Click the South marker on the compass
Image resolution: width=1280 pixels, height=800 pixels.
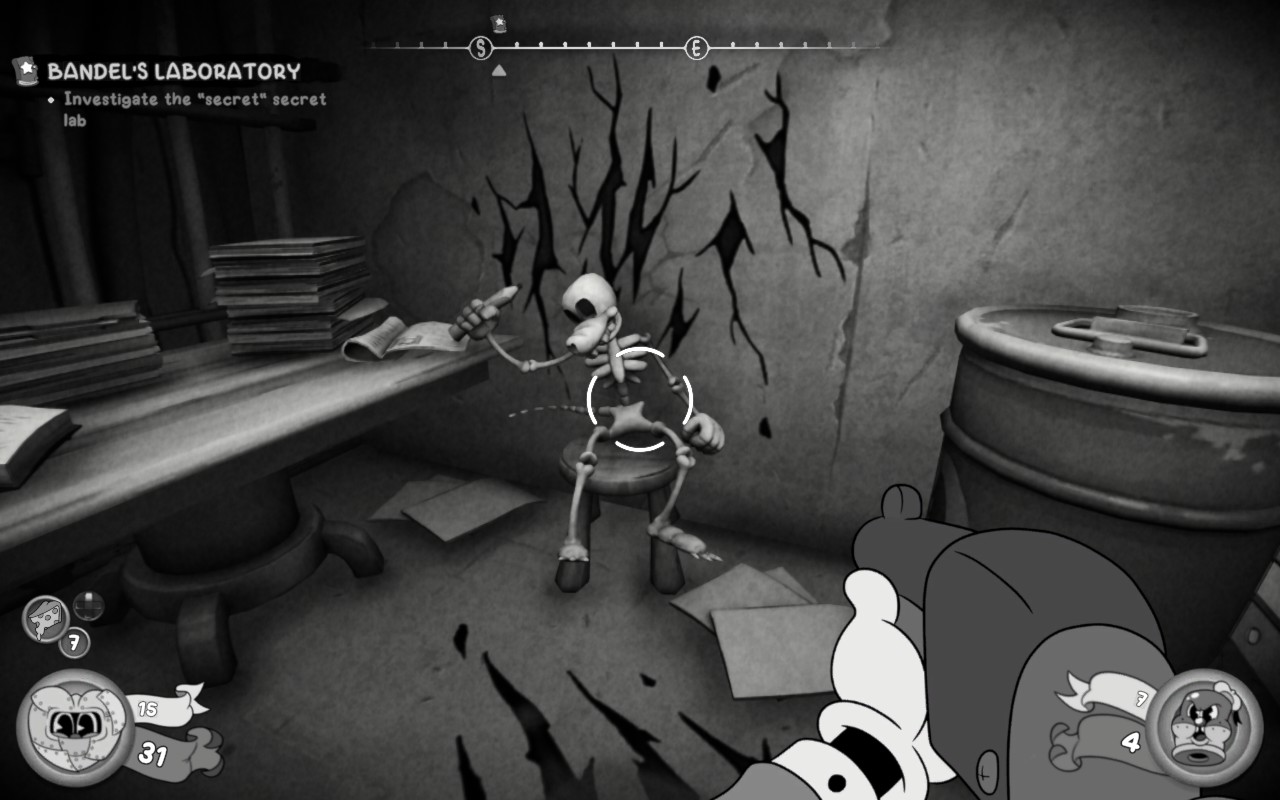click(x=481, y=47)
